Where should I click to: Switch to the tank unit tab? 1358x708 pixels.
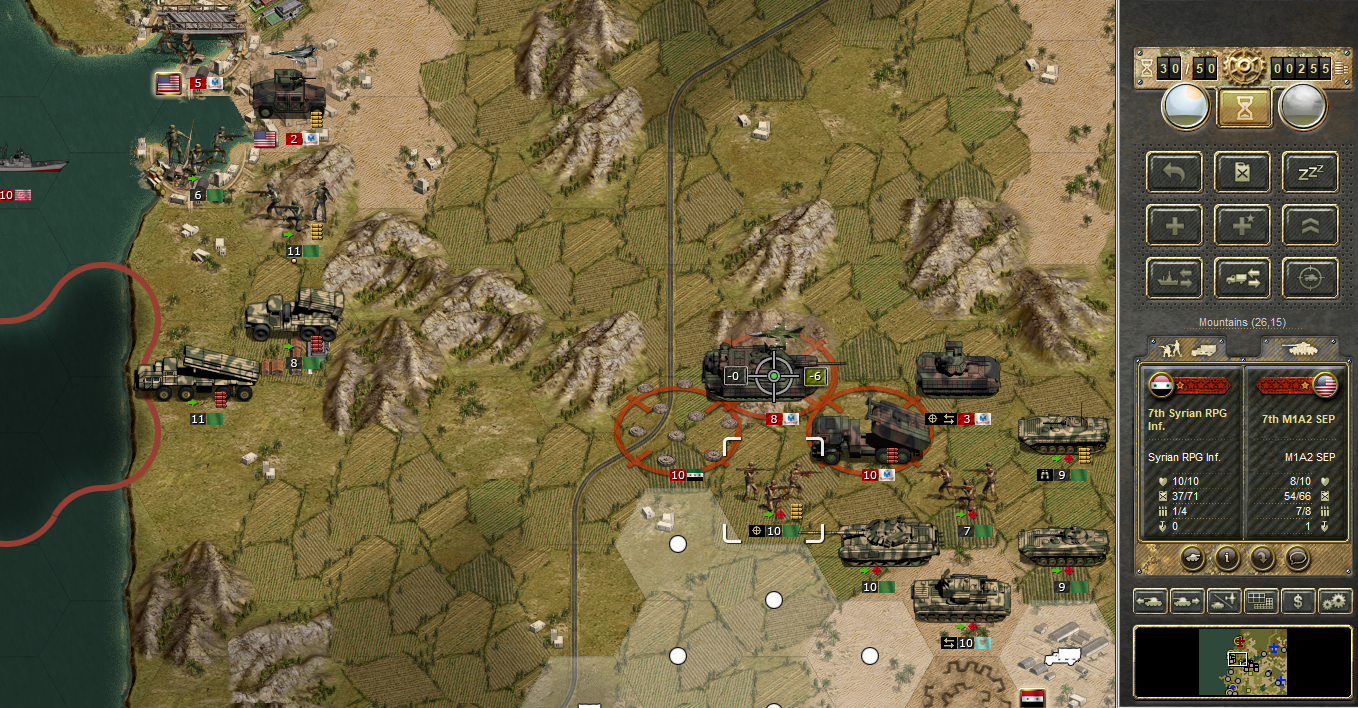pos(1297,348)
